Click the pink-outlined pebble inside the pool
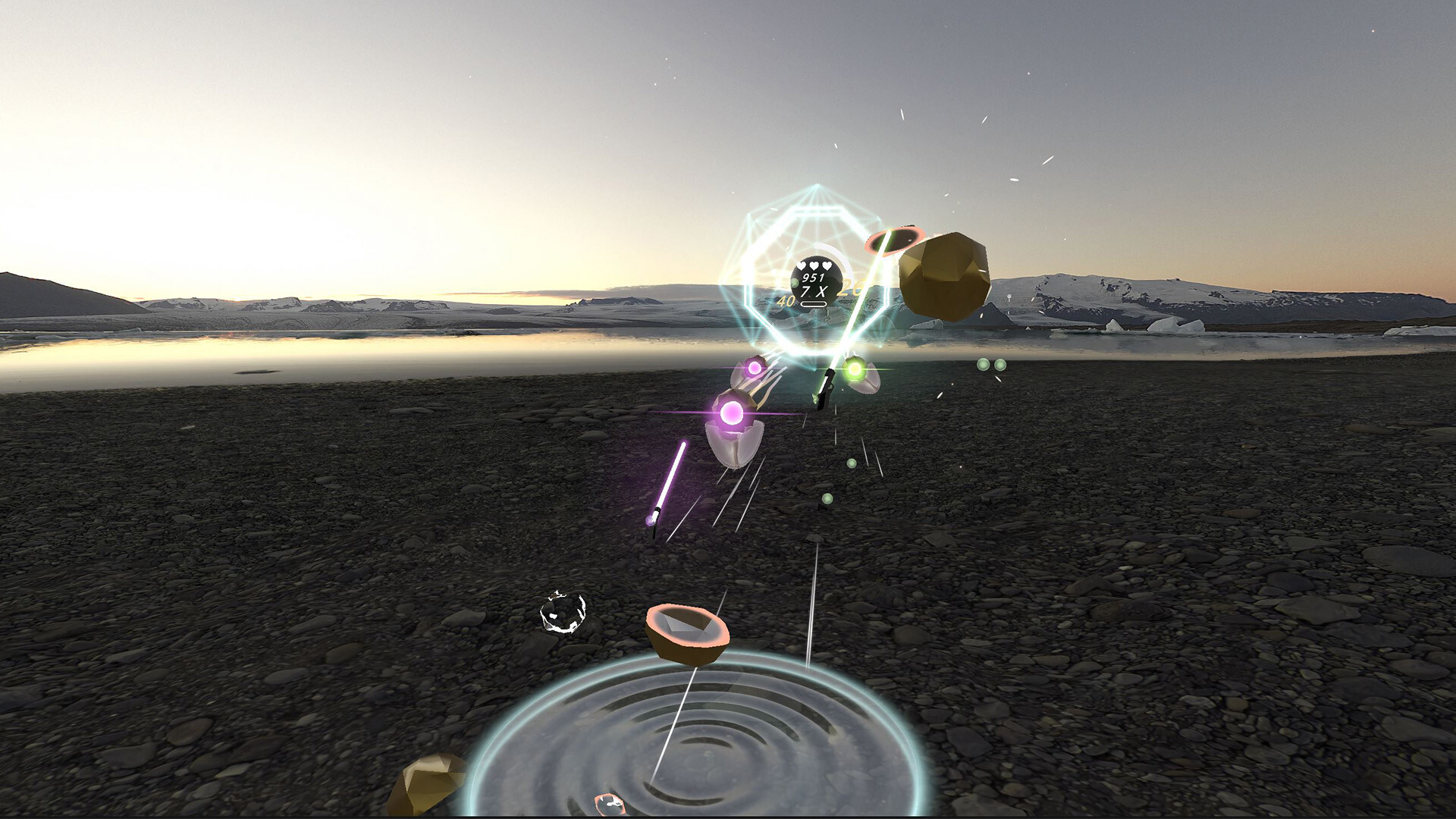Viewport: 1456px width, 819px height. tap(610, 805)
